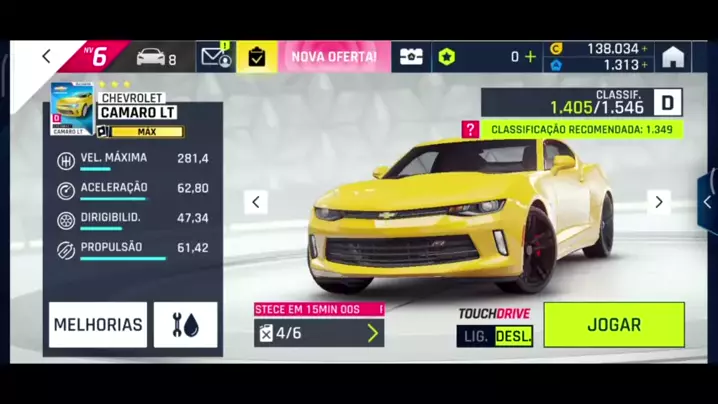The width and height of the screenshot is (718, 404).
Task: Start the race with Jogar
Action: point(614,325)
